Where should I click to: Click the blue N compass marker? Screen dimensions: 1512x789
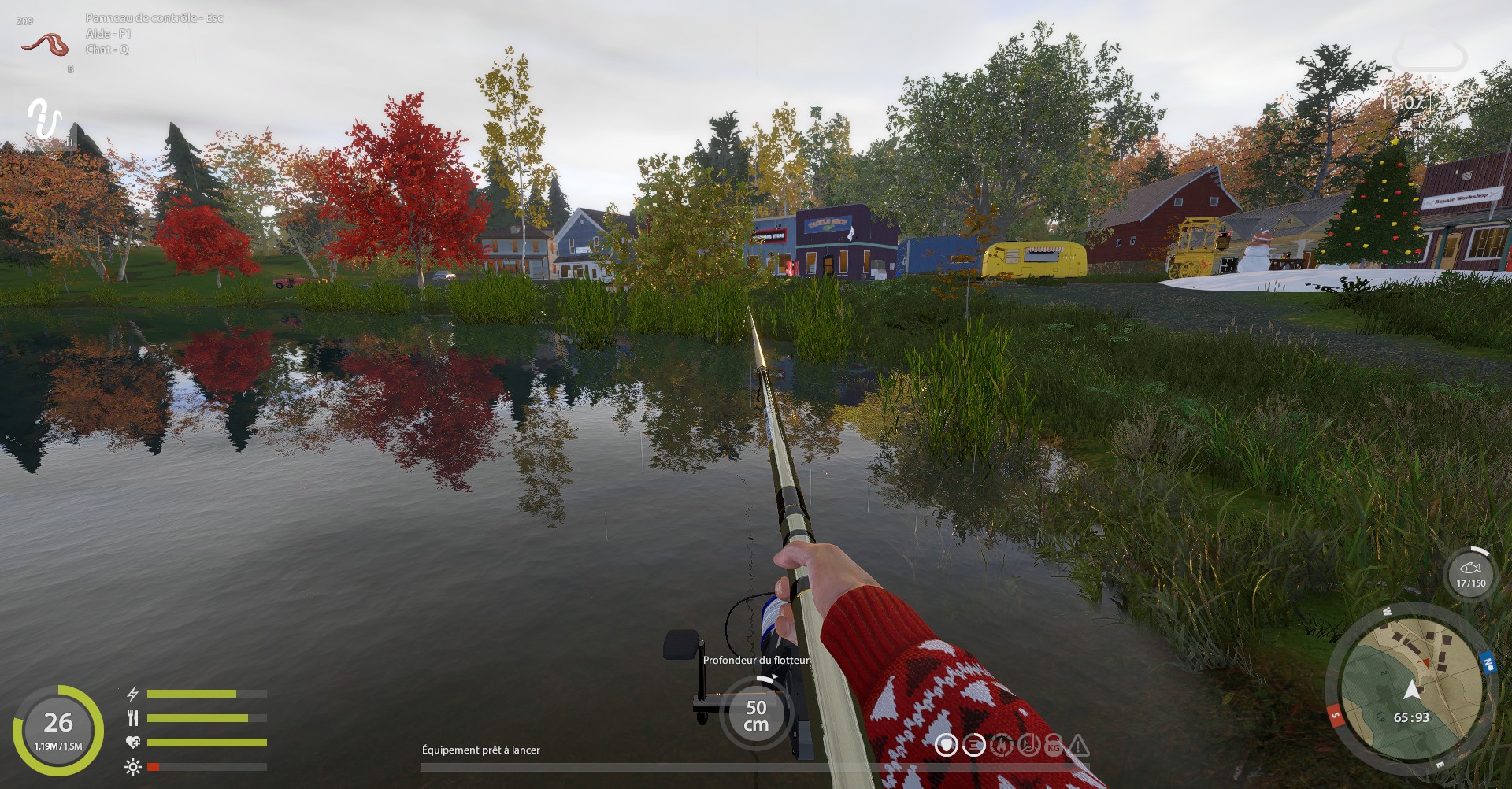pyautogui.click(x=1487, y=663)
